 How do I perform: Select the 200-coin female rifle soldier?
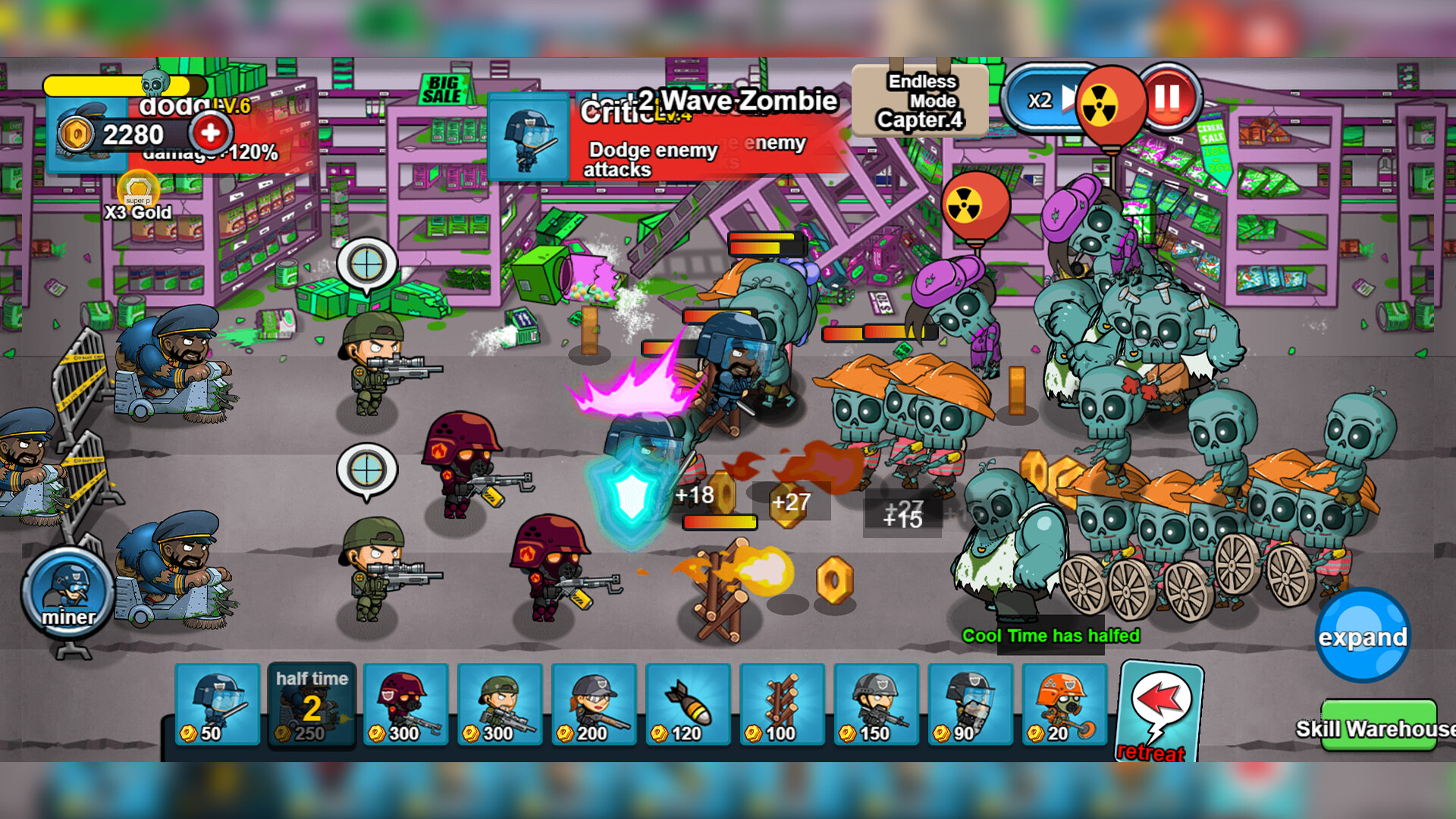click(x=593, y=705)
